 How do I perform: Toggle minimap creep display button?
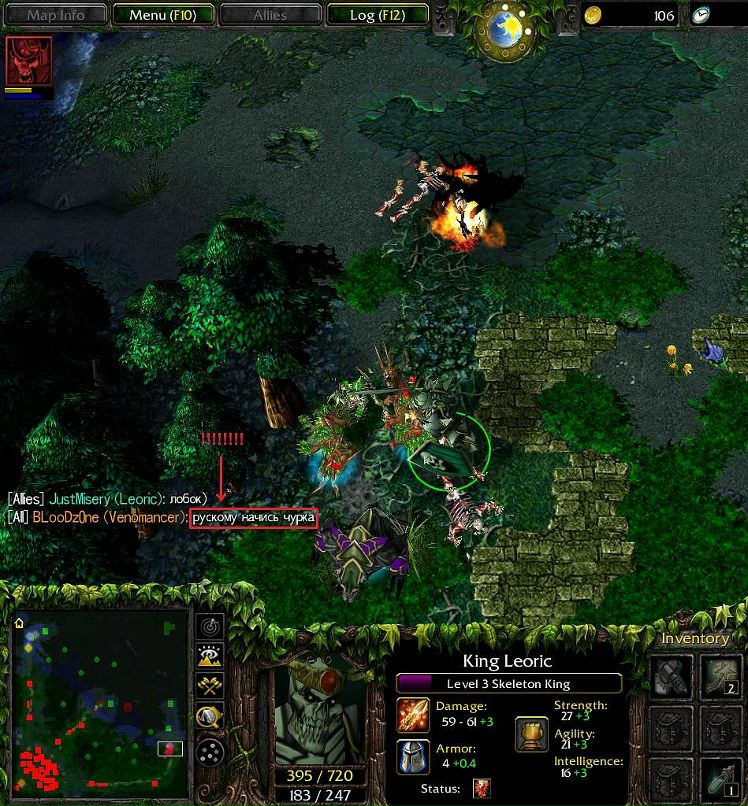(211, 718)
